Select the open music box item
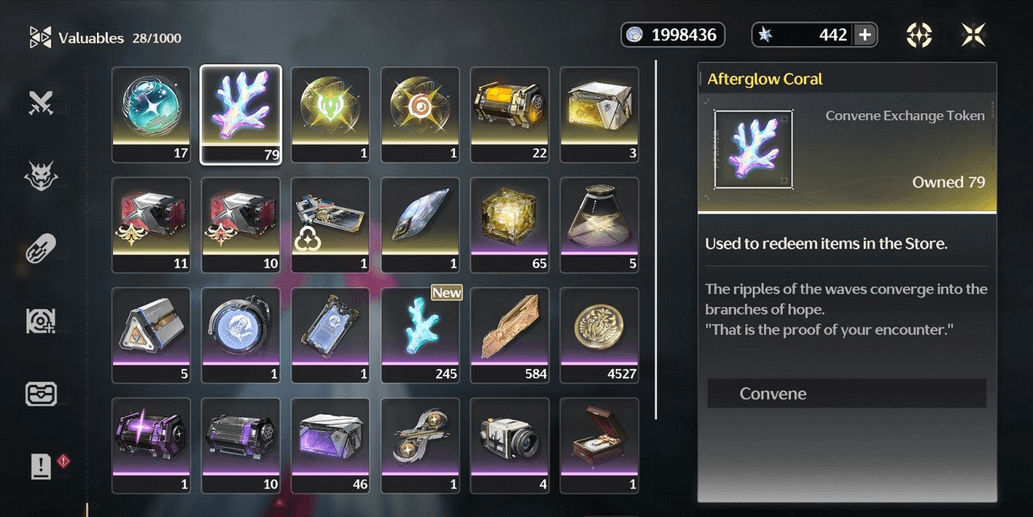Viewport: 1033px width, 517px height. pyautogui.click(x=599, y=445)
